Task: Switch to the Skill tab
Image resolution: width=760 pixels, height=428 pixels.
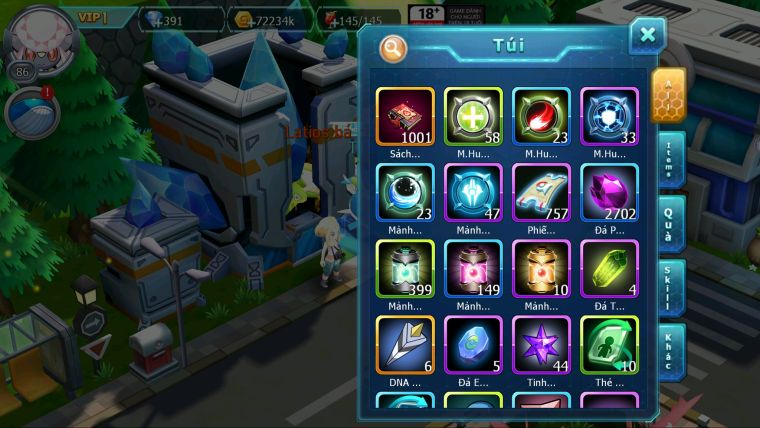Action: tap(671, 287)
